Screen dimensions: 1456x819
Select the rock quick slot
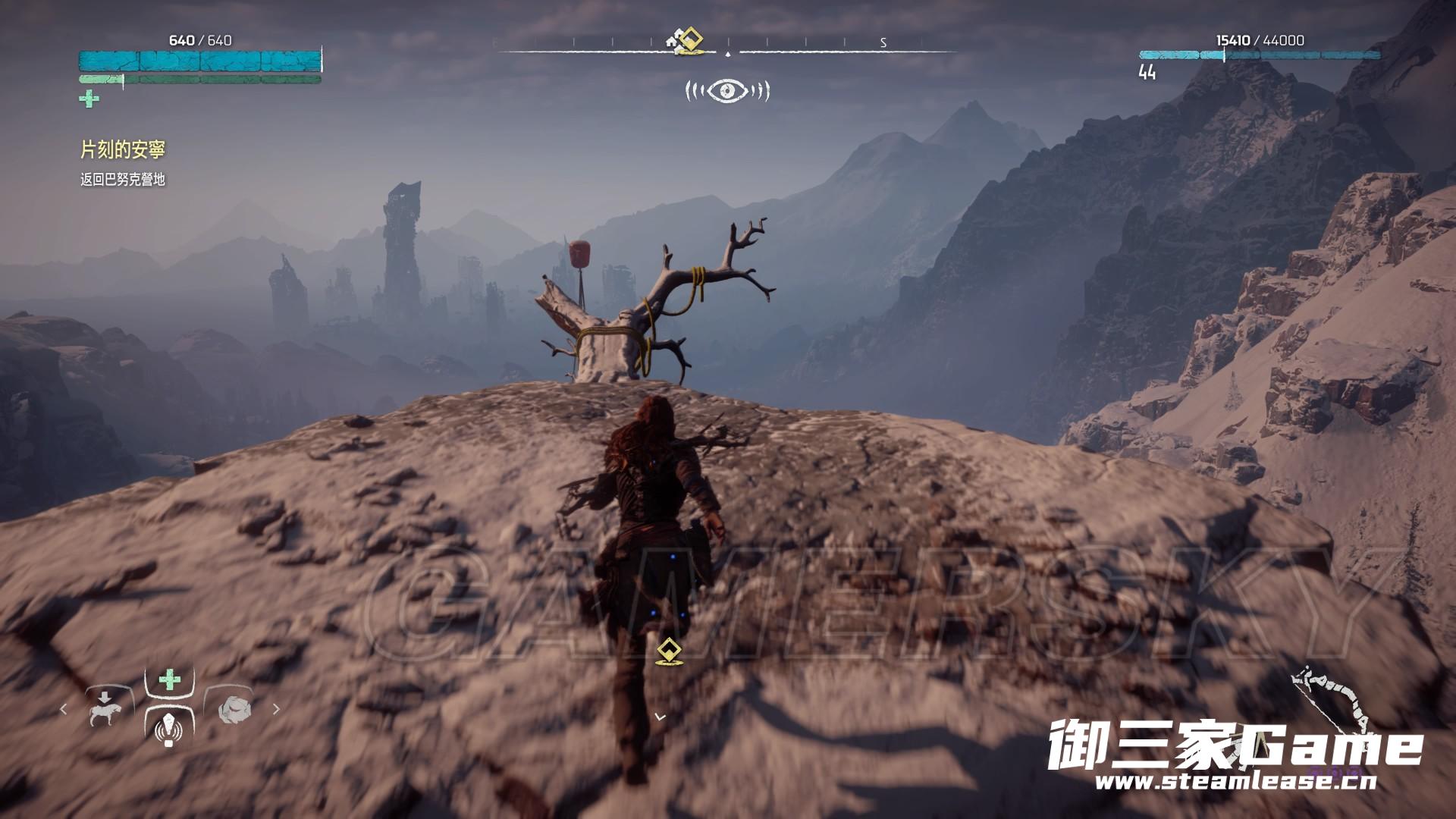tap(233, 710)
